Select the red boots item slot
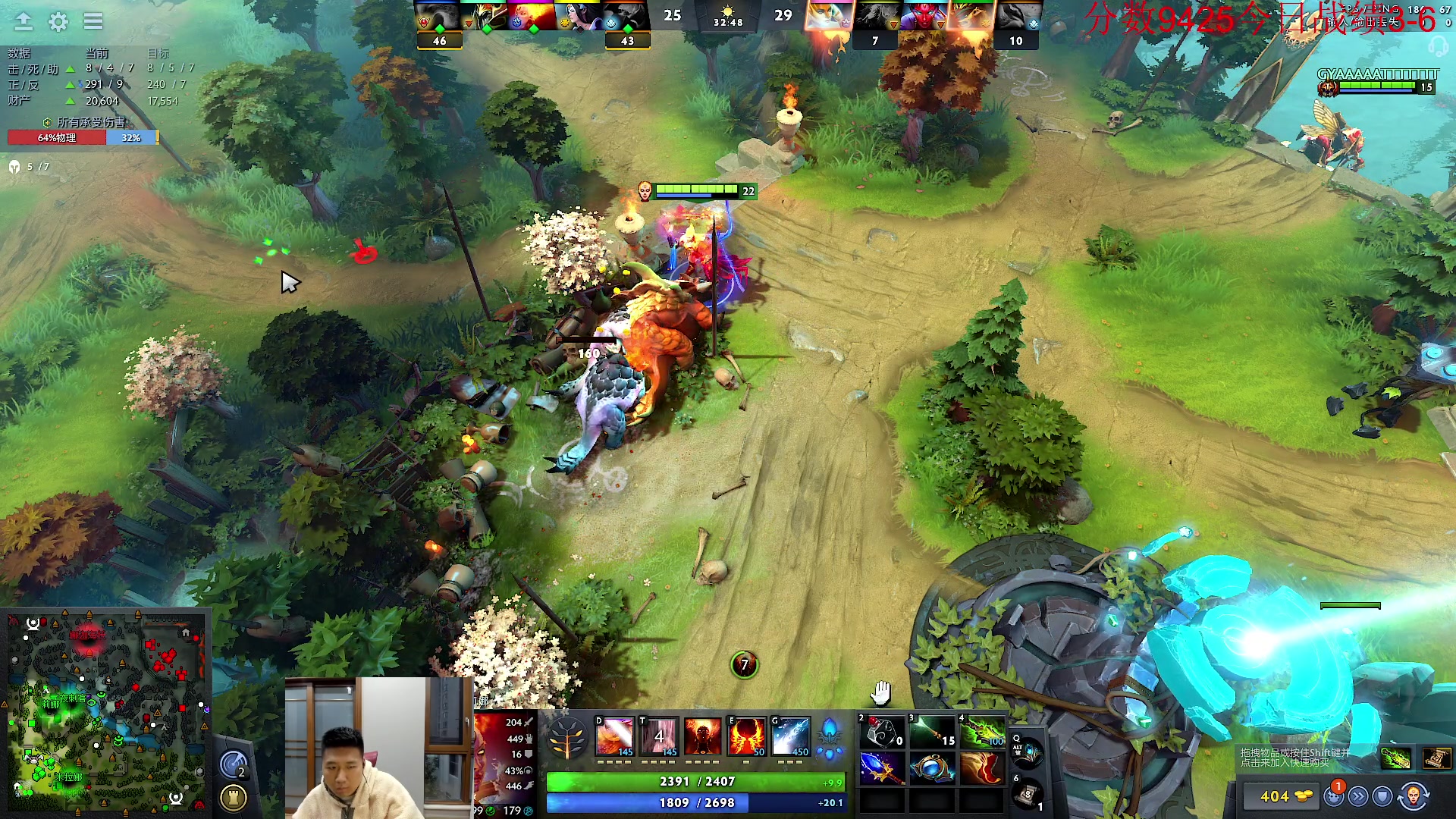This screenshot has width=1456, height=819. pyautogui.click(x=983, y=769)
